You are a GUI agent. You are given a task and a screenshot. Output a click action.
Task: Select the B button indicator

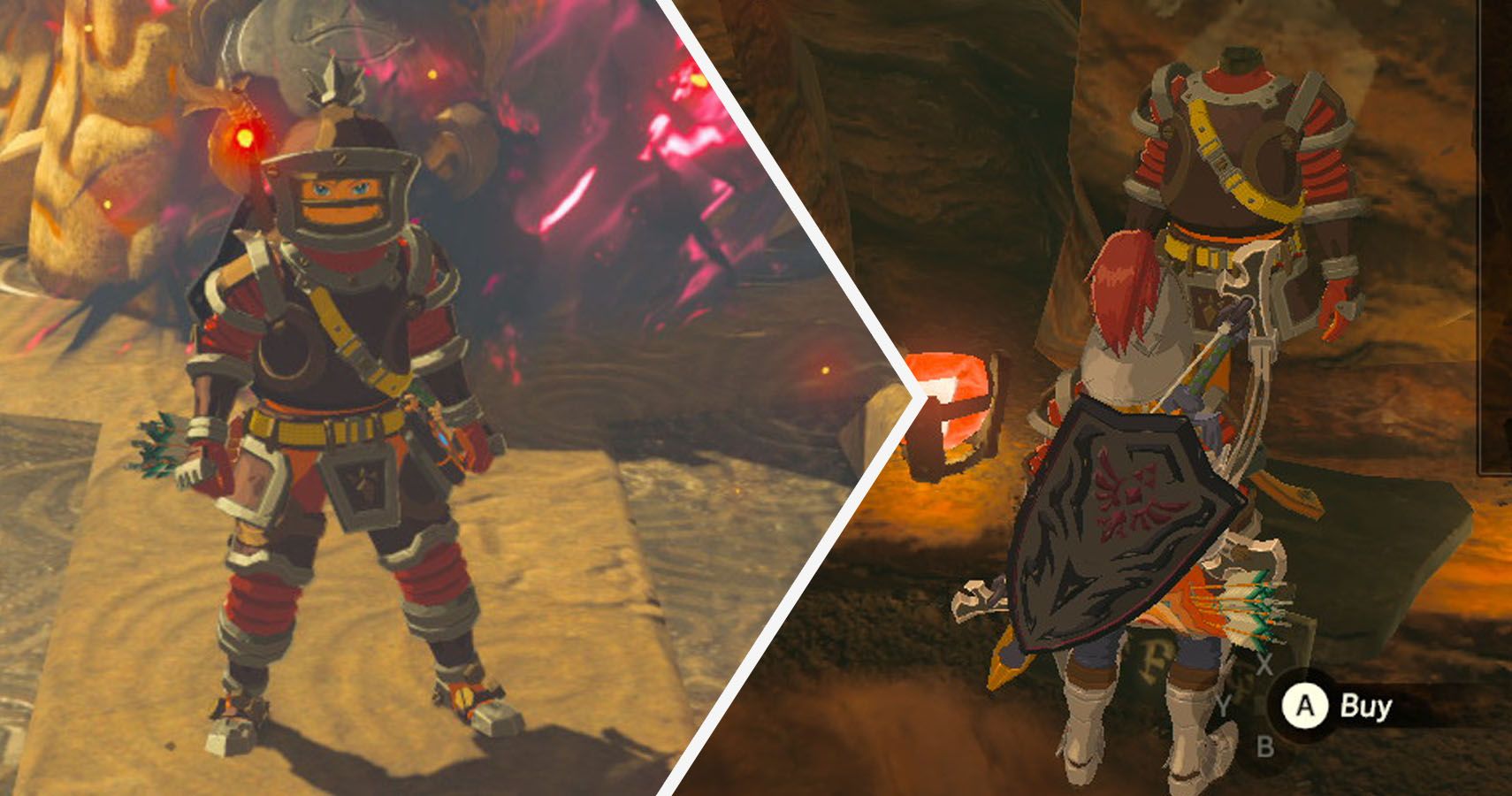(1266, 746)
